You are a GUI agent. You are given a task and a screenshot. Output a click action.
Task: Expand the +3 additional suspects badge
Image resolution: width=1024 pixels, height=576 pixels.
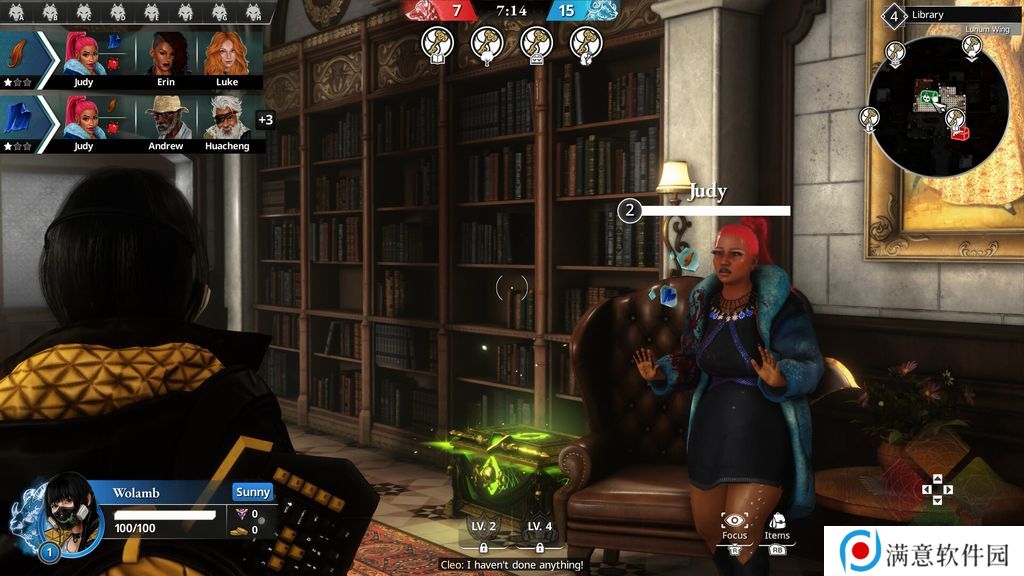265,120
